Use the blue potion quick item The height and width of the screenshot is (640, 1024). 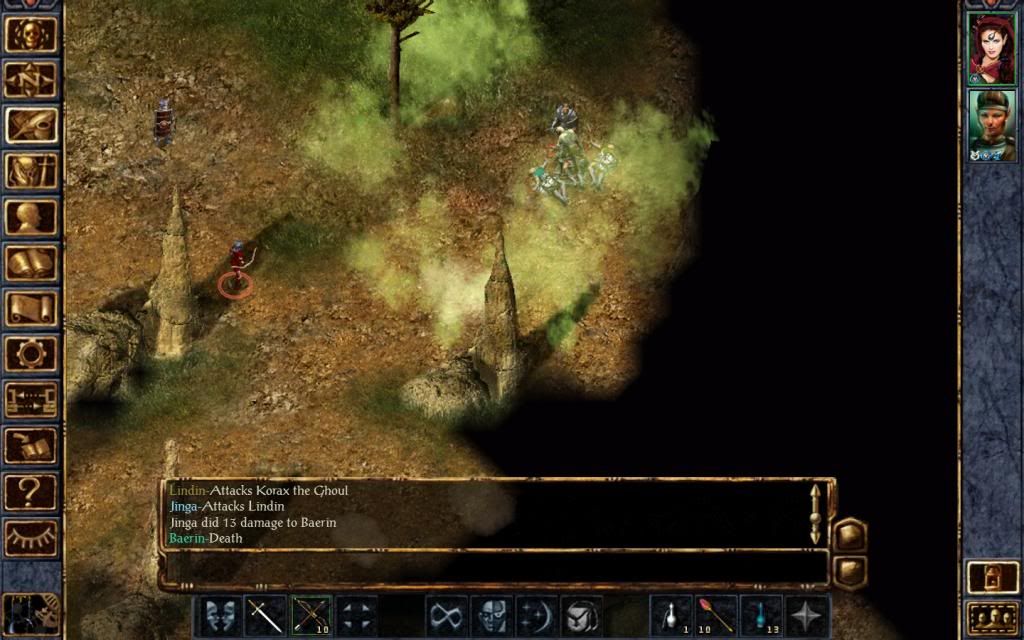point(761,615)
